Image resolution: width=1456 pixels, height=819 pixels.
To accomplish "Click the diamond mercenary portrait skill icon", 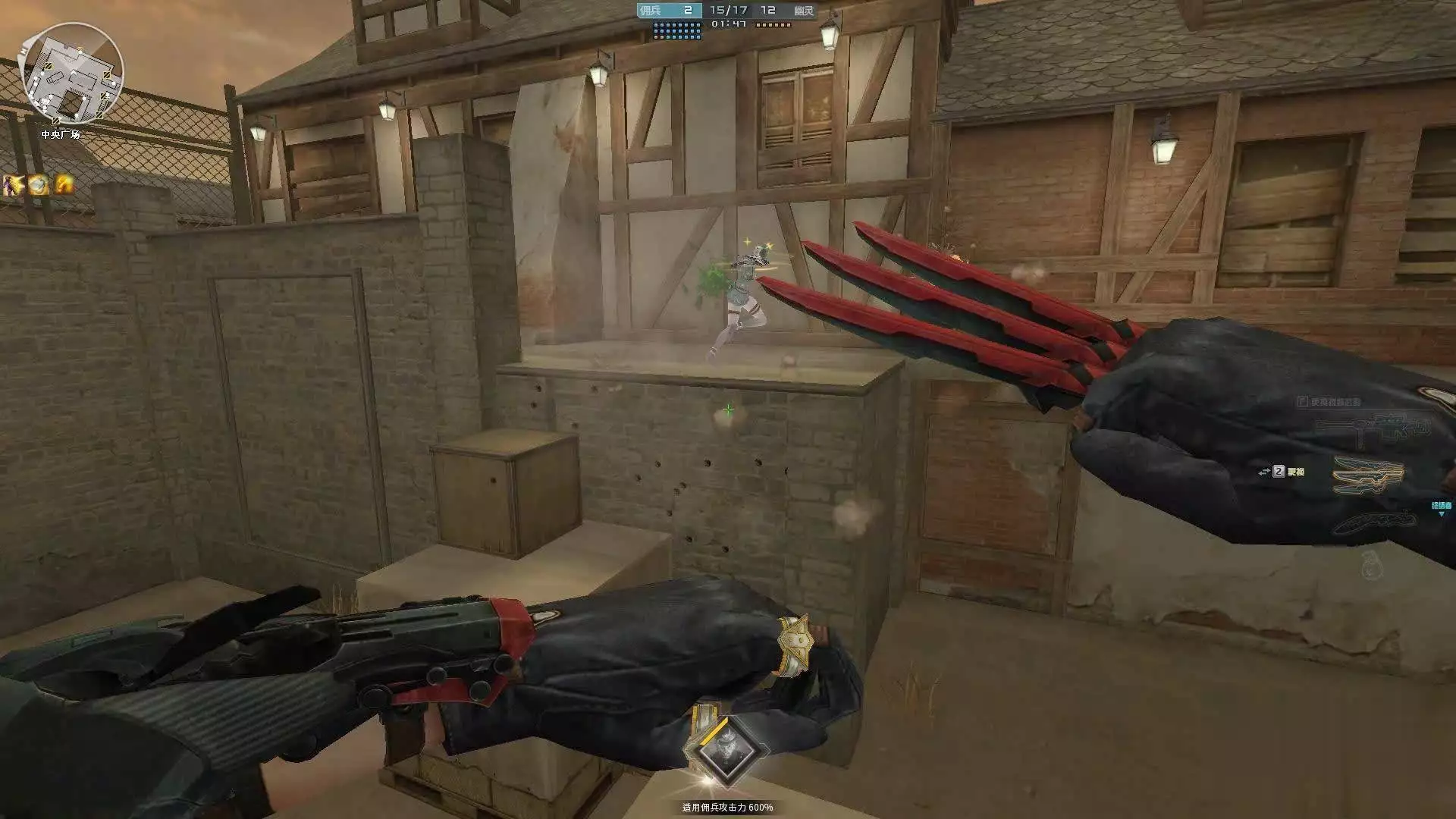I will tap(726, 748).
